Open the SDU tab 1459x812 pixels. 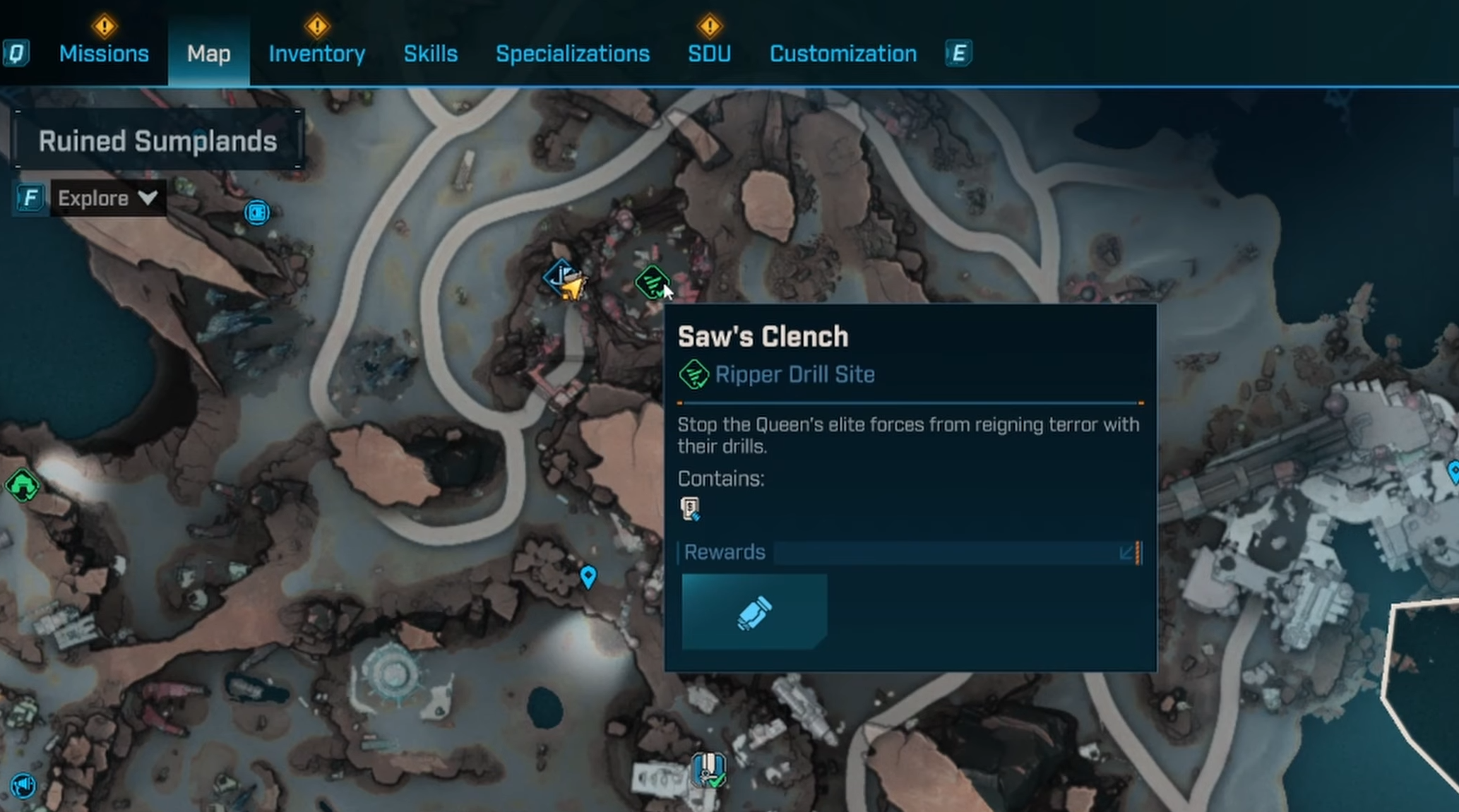click(709, 54)
